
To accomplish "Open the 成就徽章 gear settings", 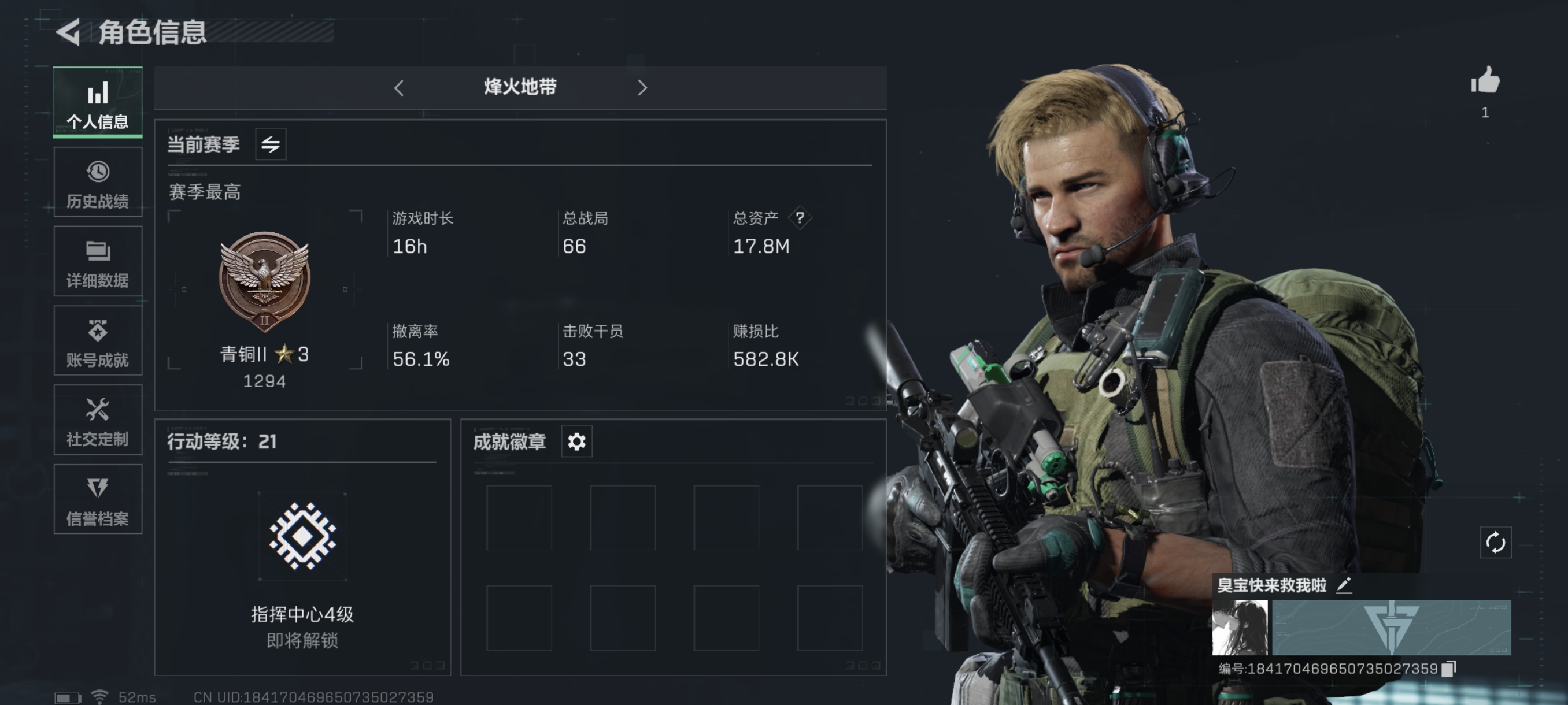I will click(576, 441).
